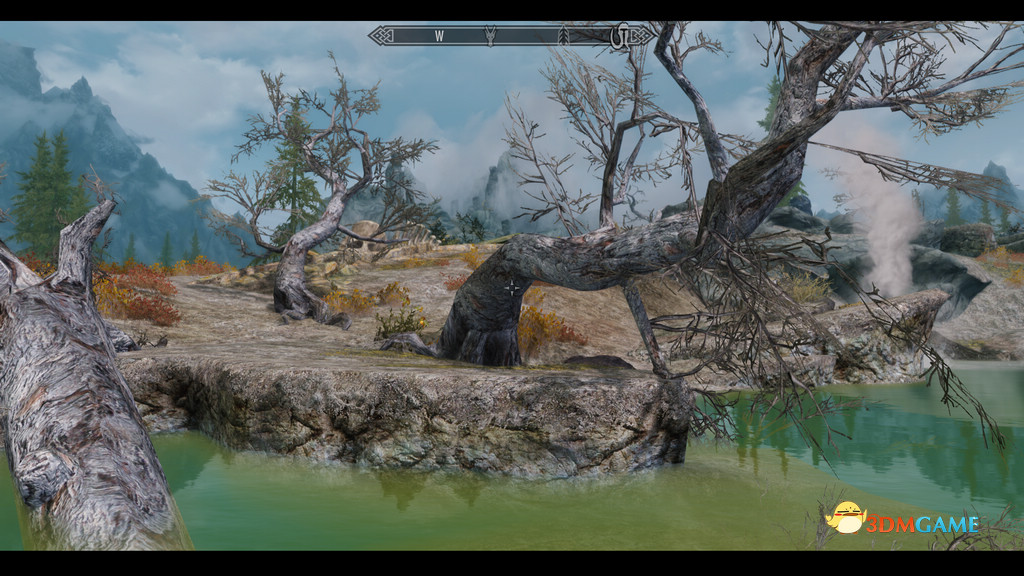Select the West heading on the compass

pyautogui.click(x=439, y=36)
